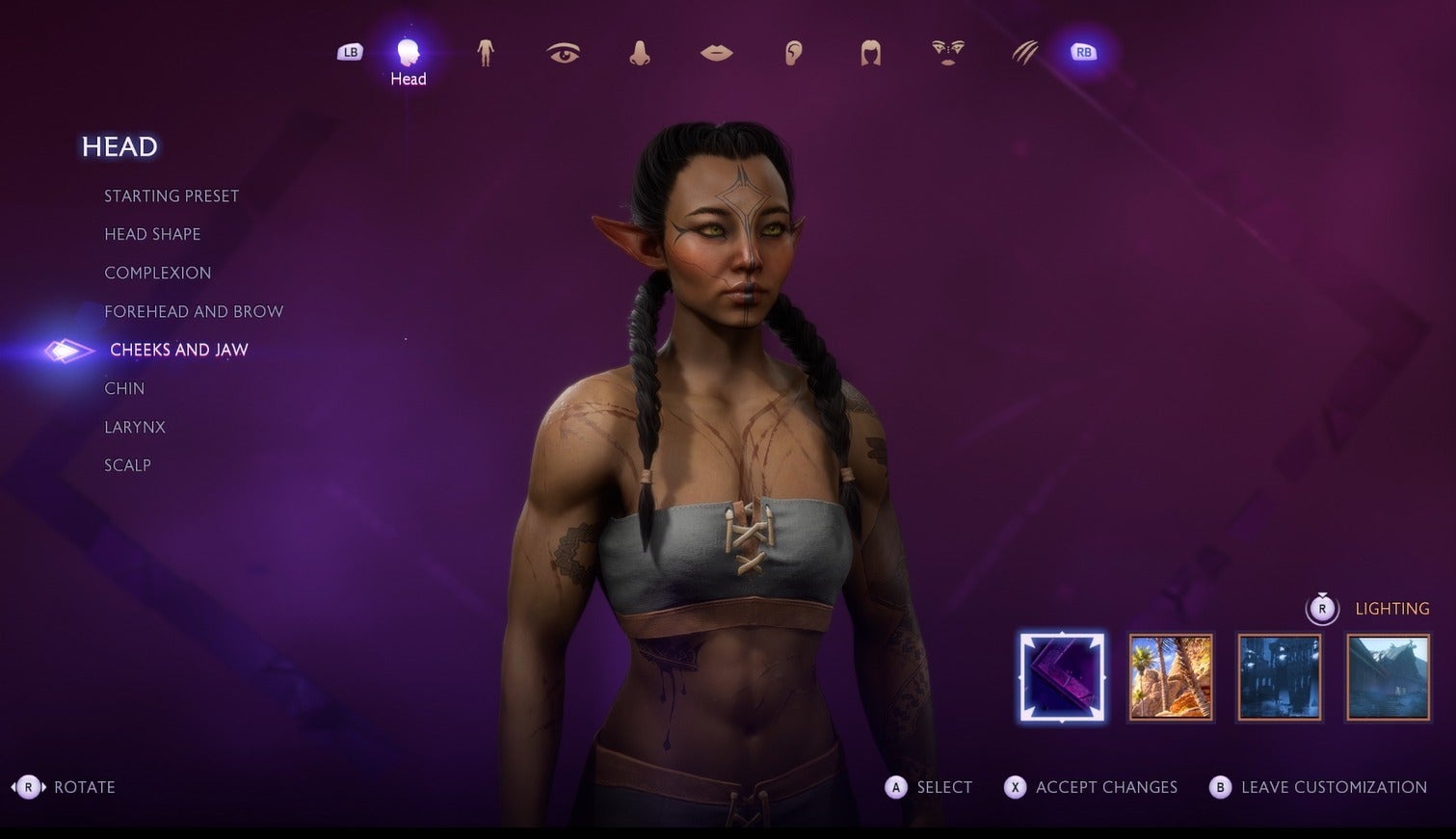Viewport: 1456px width, 839px height.
Task: Open the Complexion settings
Action: pos(157,273)
